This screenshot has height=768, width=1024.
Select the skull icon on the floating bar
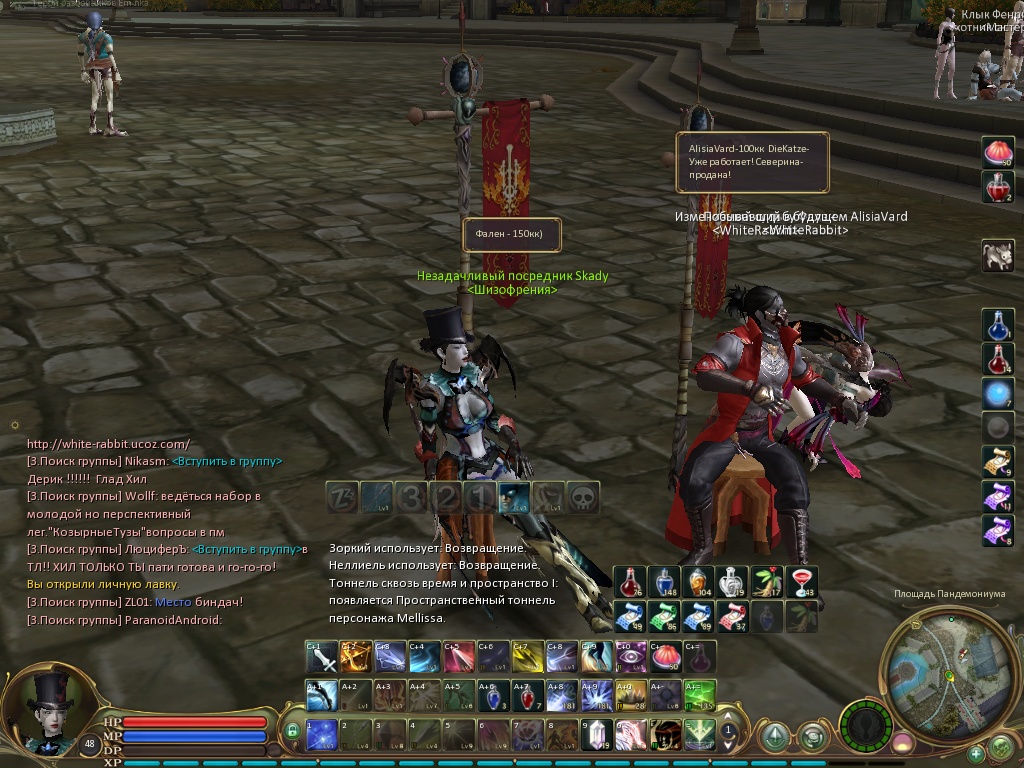[583, 497]
